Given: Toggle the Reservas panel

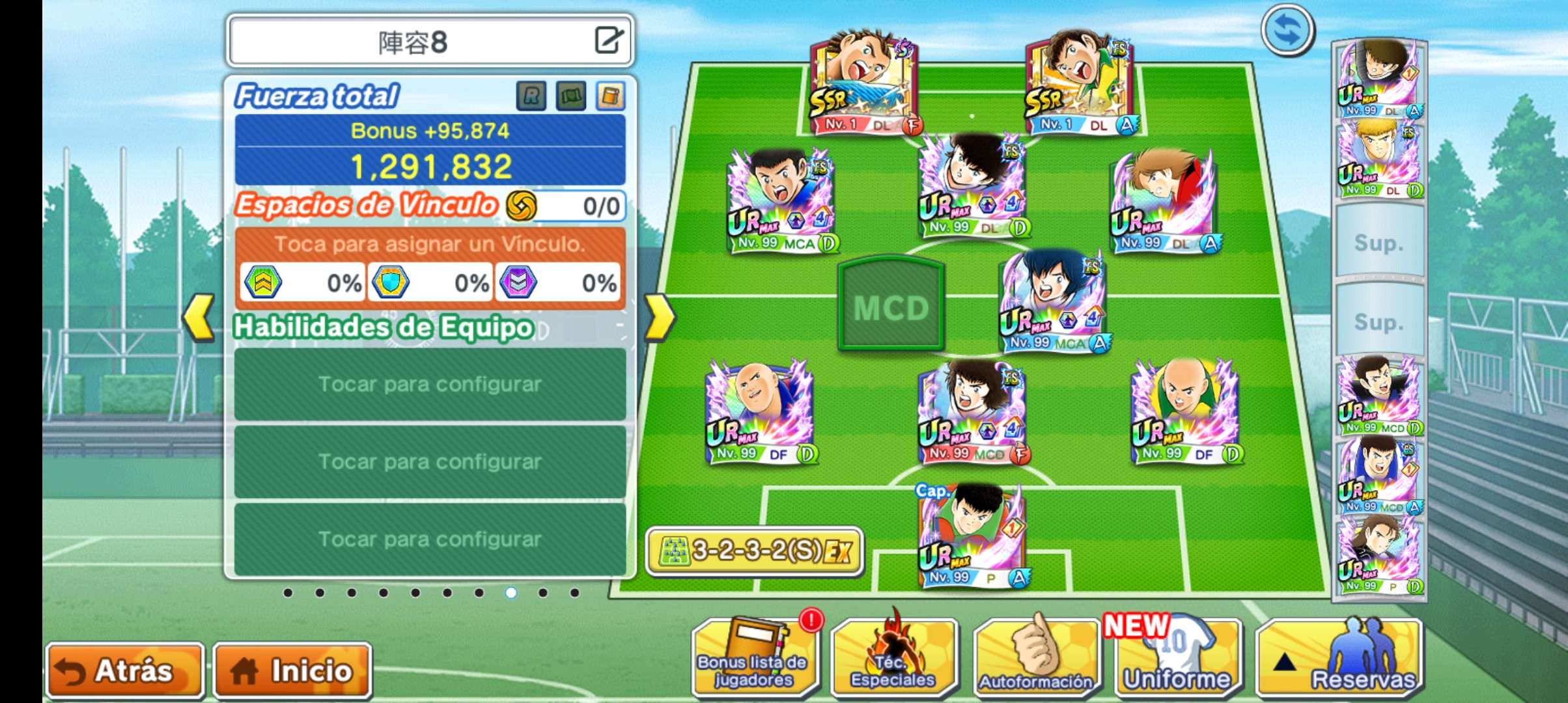Looking at the screenshot, I should point(1339,659).
